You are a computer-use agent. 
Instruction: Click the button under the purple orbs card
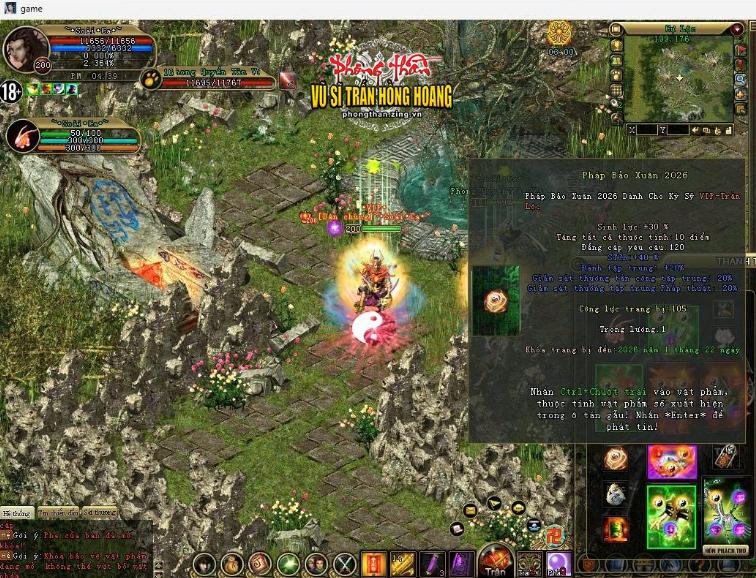point(727,551)
